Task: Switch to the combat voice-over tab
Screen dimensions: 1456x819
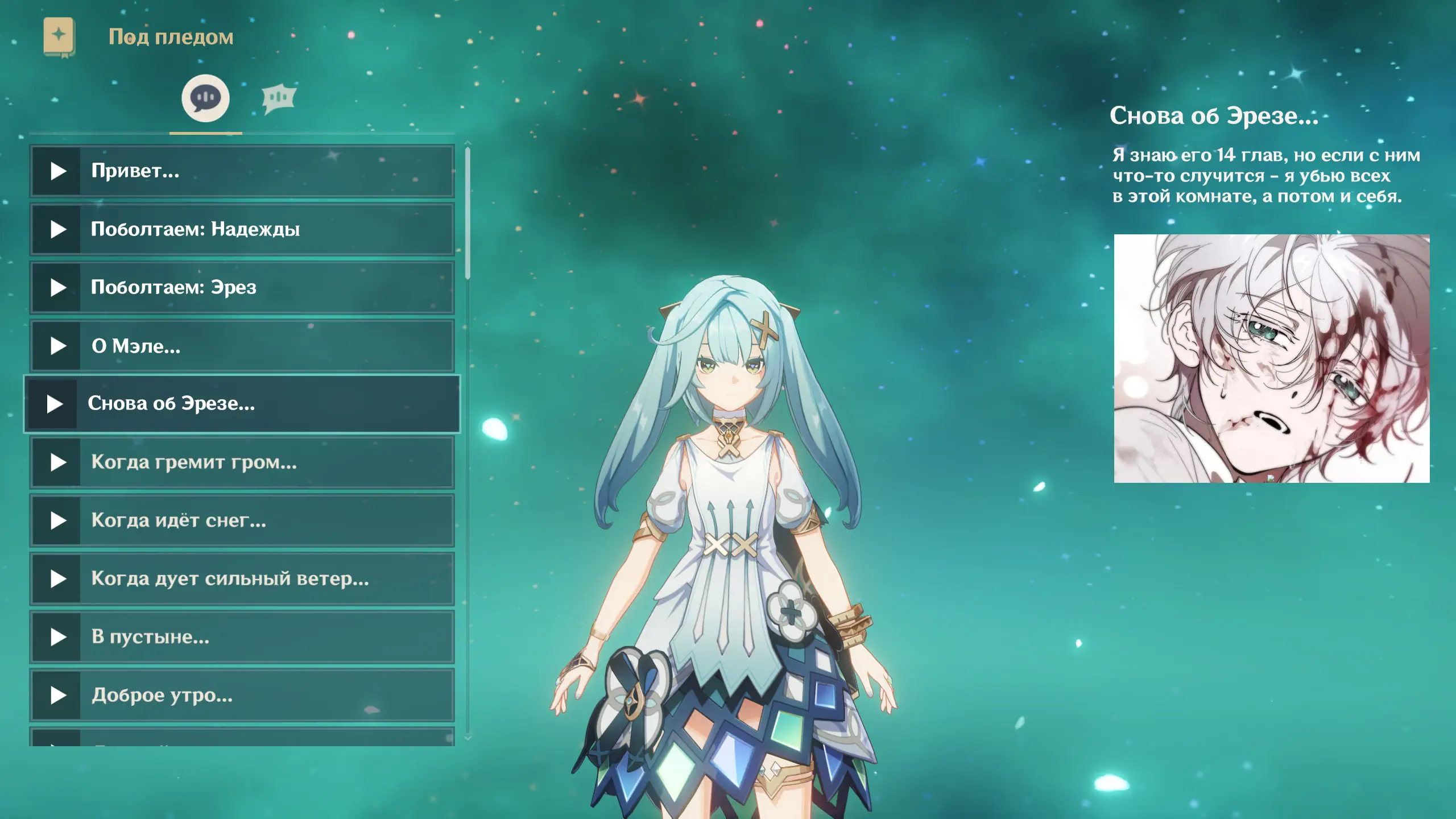Action: [279, 99]
